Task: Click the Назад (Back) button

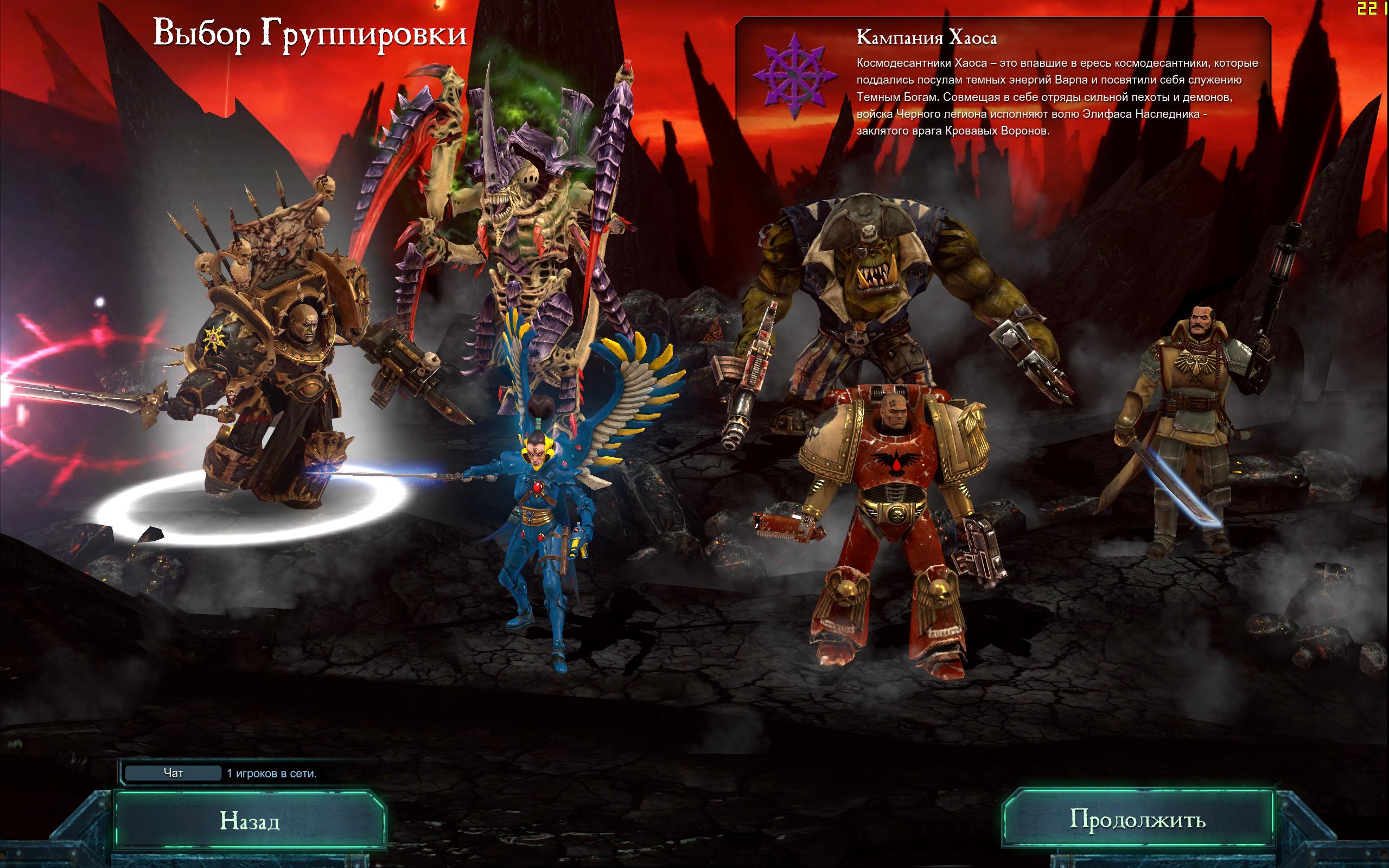Action: tap(250, 820)
